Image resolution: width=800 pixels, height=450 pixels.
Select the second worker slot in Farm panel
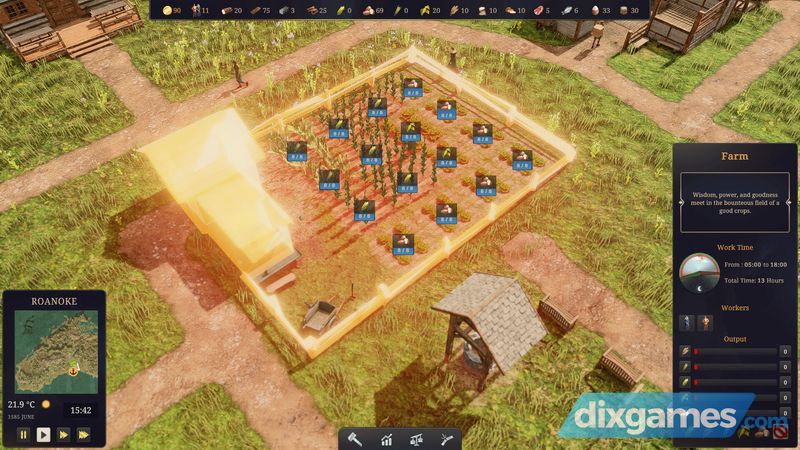pos(704,322)
